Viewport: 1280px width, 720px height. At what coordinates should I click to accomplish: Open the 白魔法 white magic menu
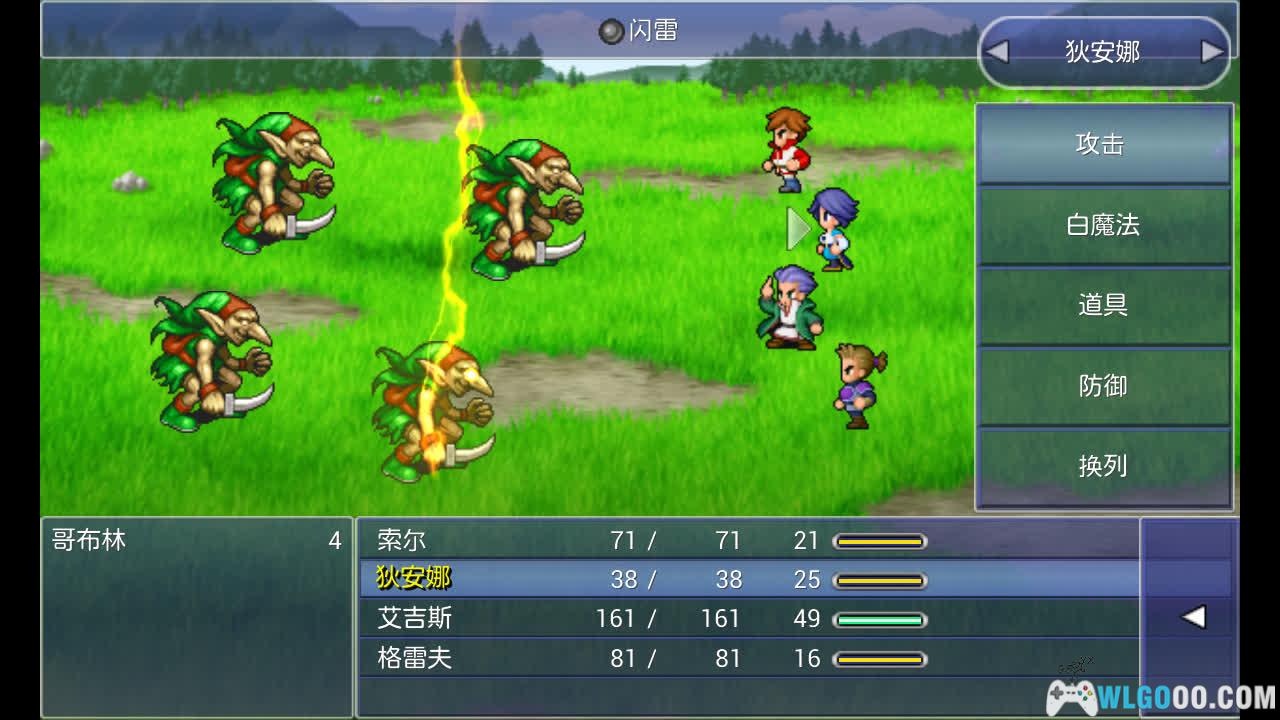[1102, 225]
